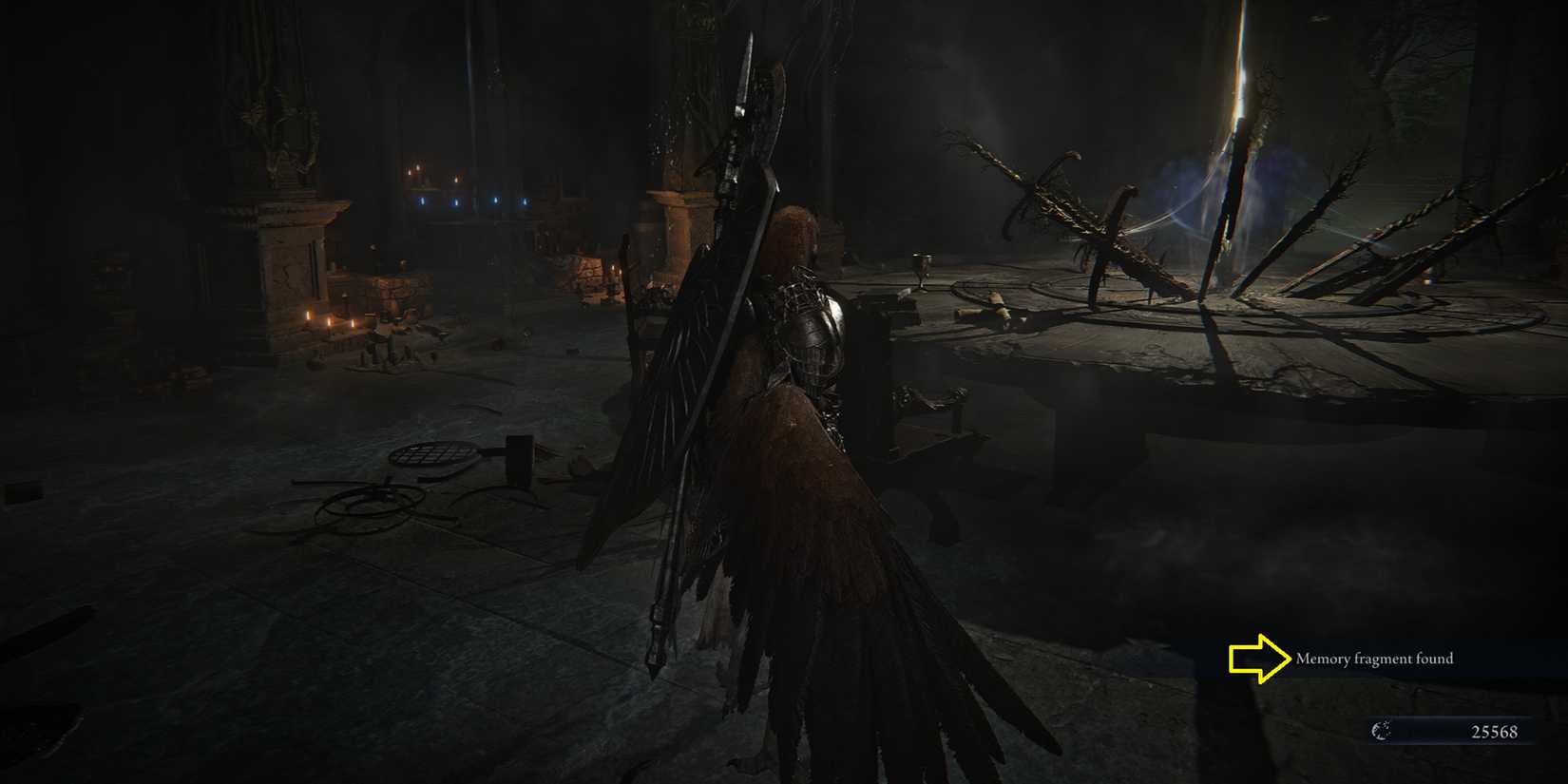Select the rune count 25568

point(1495,732)
